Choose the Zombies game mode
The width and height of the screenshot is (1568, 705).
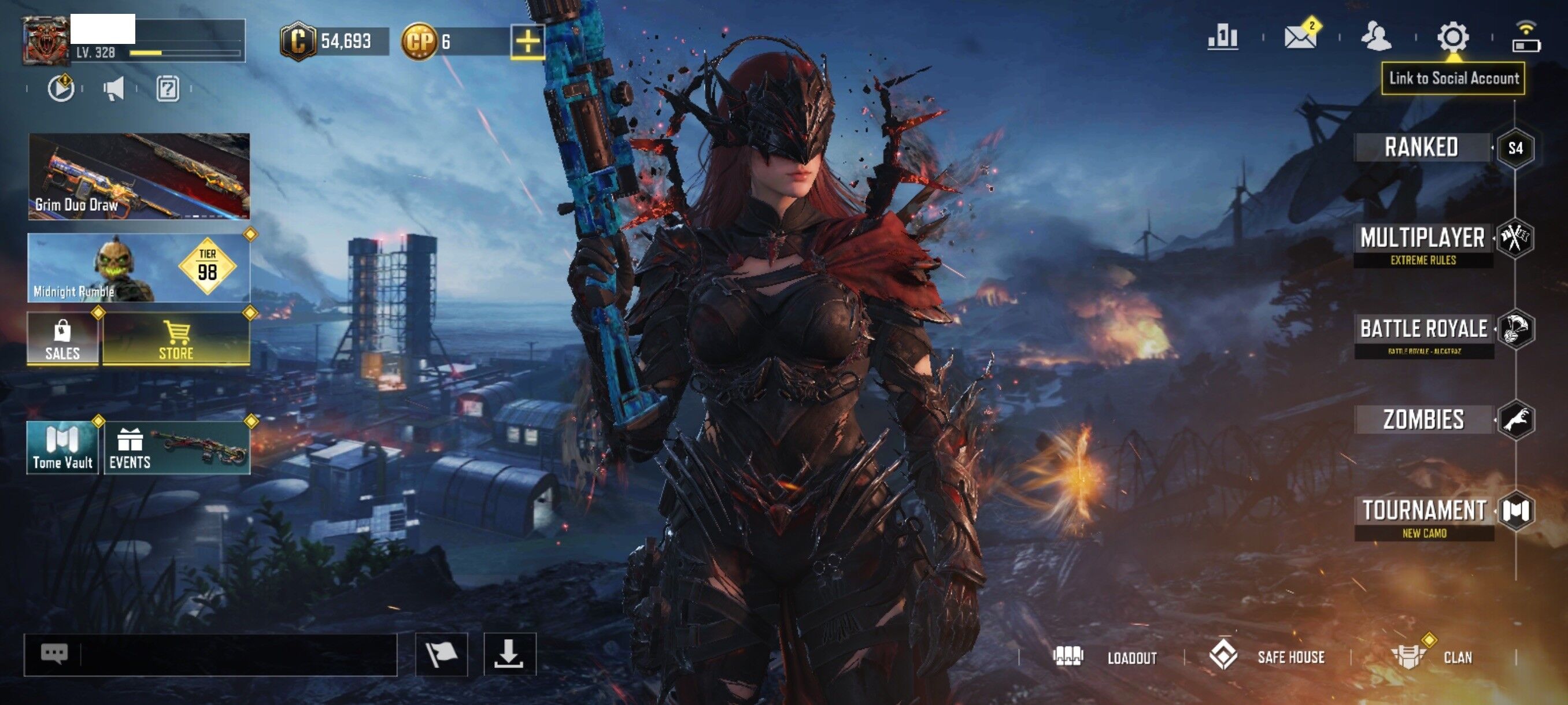[x=1423, y=420]
